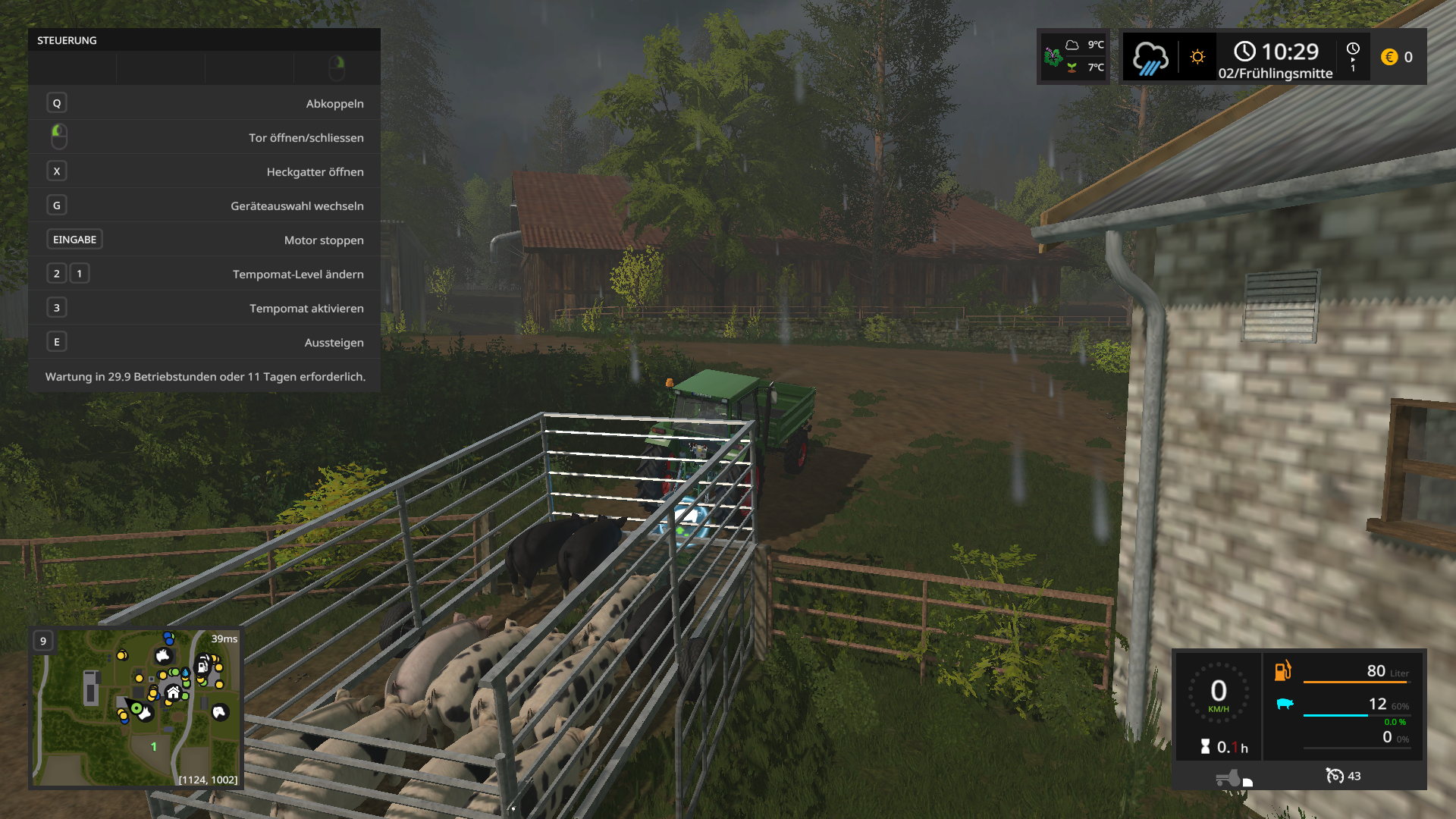This screenshot has width=1456, height=819.
Task: Click the Motor stoppen control row
Action: click(204, 240)
